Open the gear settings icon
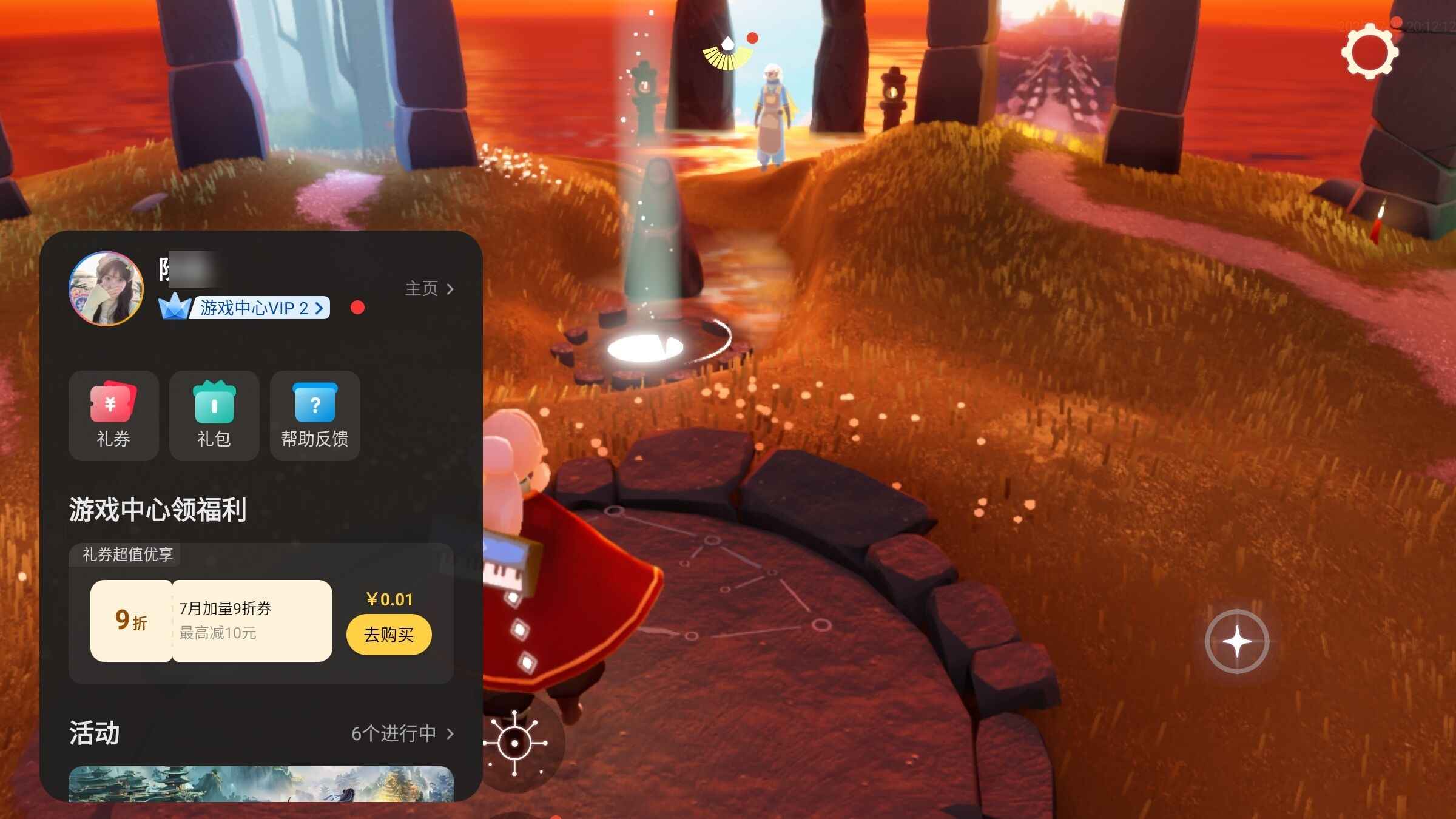 coord(1369,53)
